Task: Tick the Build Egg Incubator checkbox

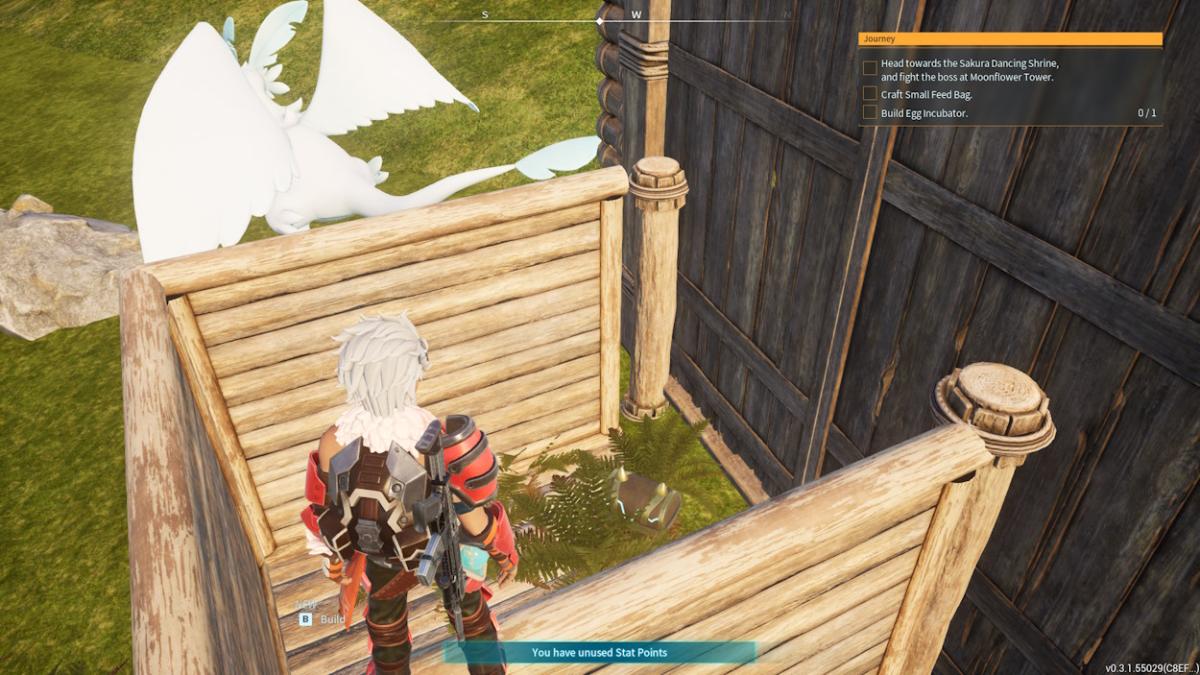Action: [870, 113]
